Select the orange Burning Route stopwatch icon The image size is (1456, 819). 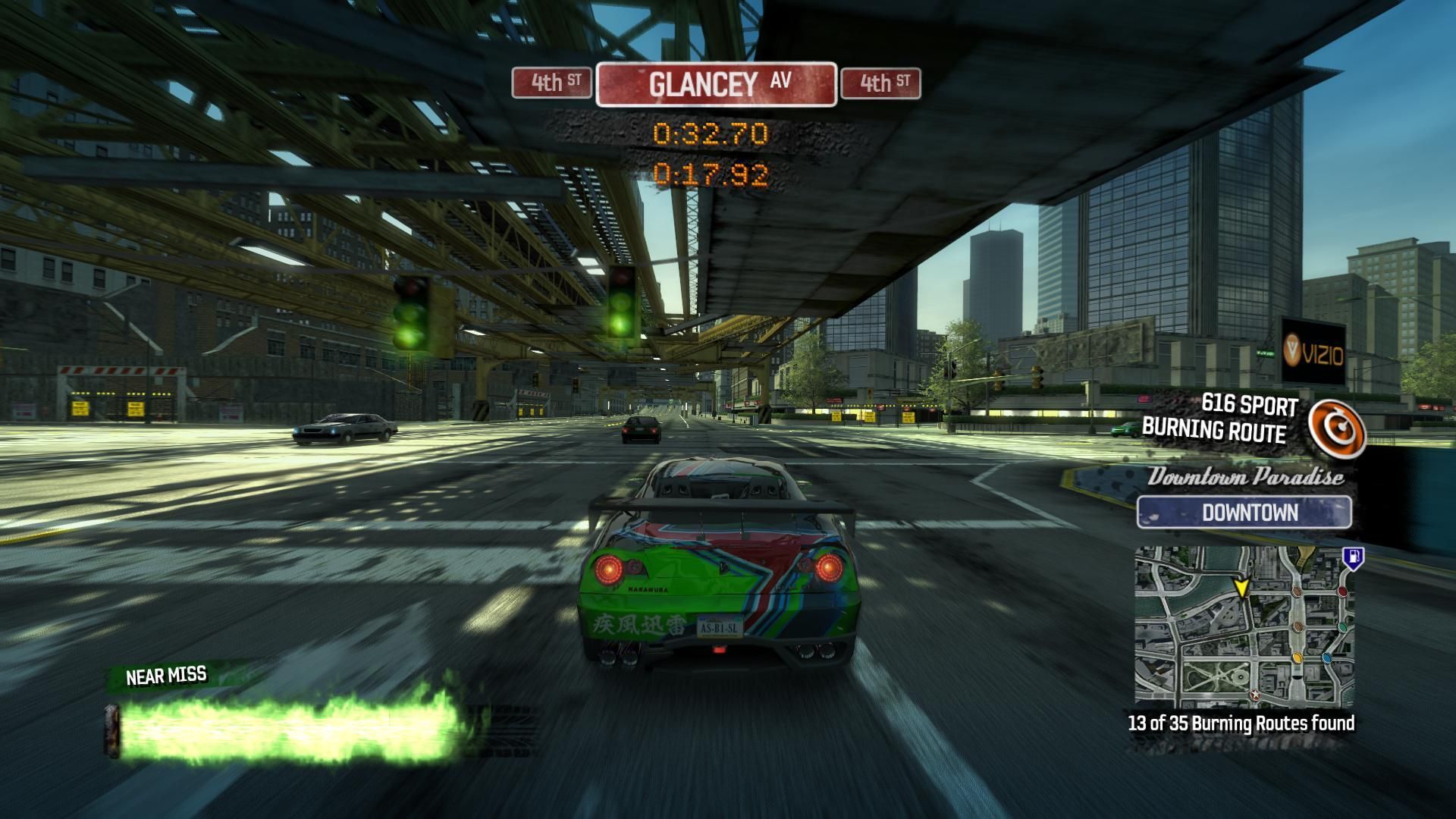pos(1336,428)
